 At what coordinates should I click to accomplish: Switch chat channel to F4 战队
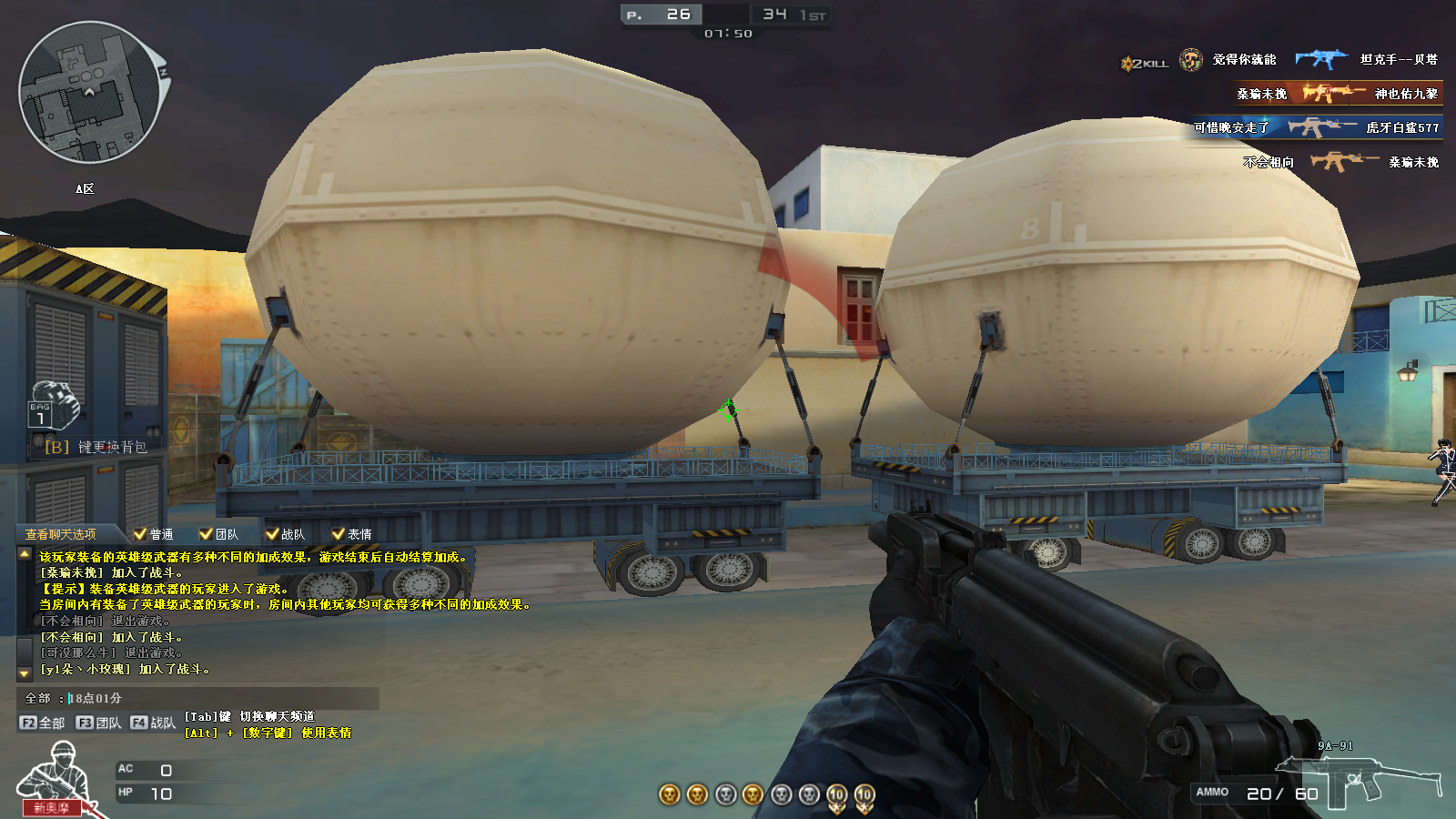pos(153,723)
